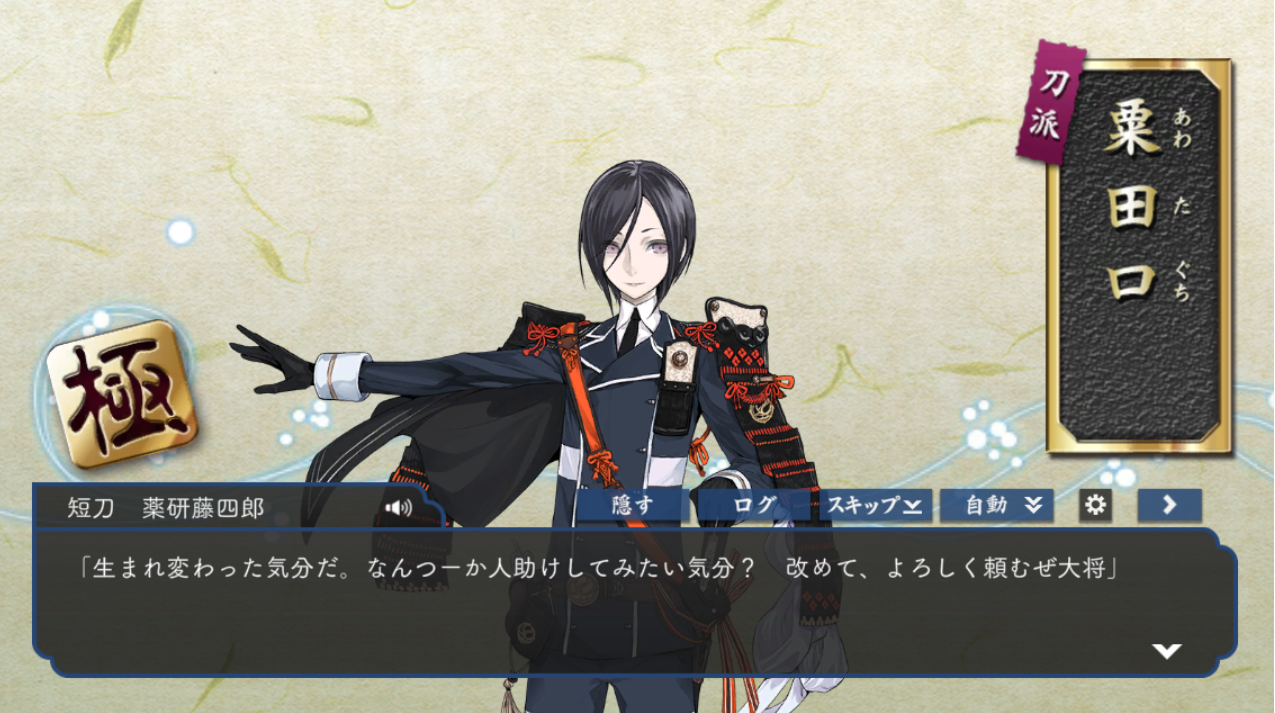Replay the voice line speaker icon
Image resolution: width=1275 pixels, height=713 pixels.
(x=399, y=508)
